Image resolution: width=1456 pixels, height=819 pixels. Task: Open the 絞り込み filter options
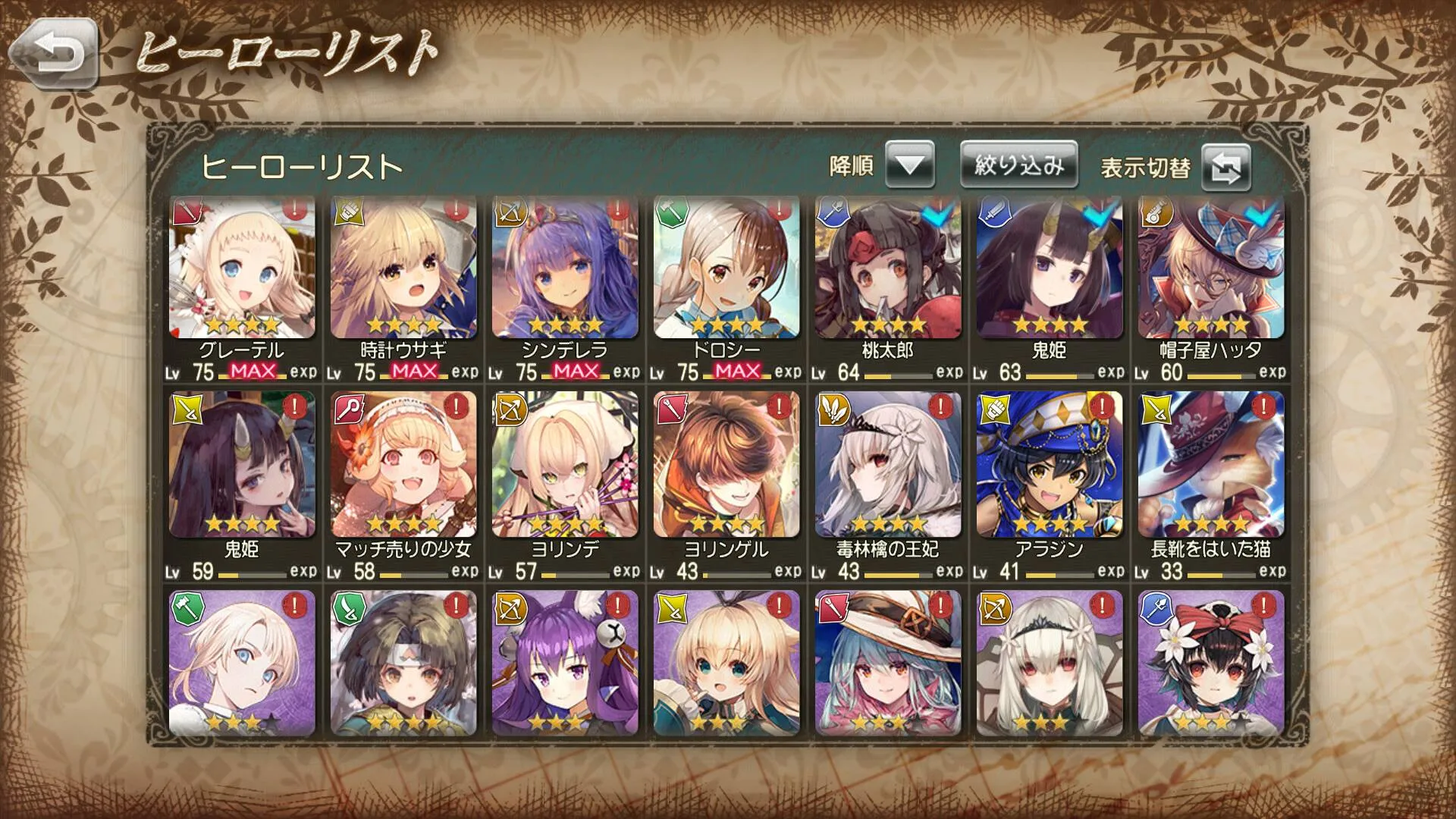coord(1018,165)
